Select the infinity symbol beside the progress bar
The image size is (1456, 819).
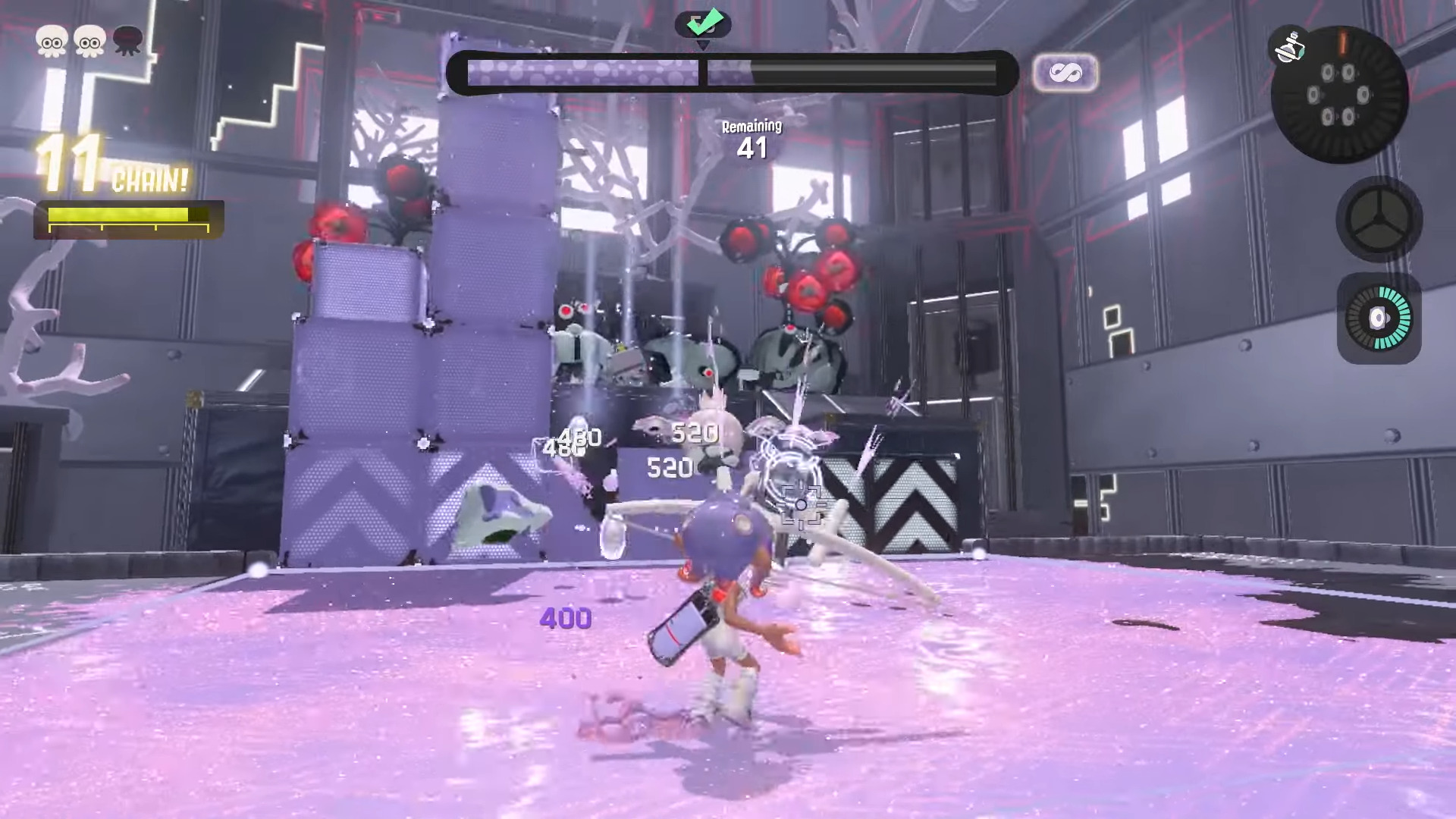tap(1066, 72)
